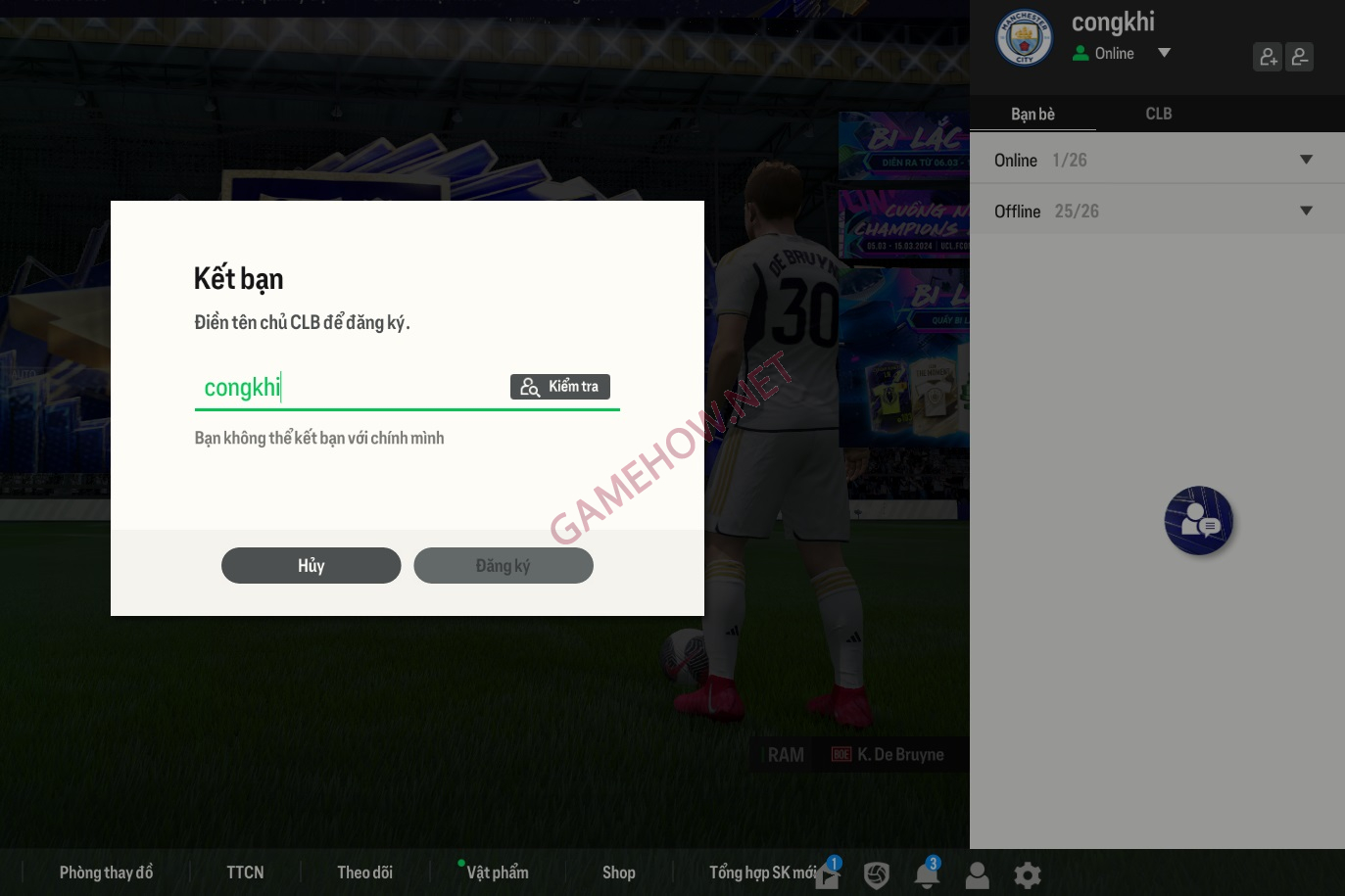Open the Online status dropdown arrow

(1164, 53)
